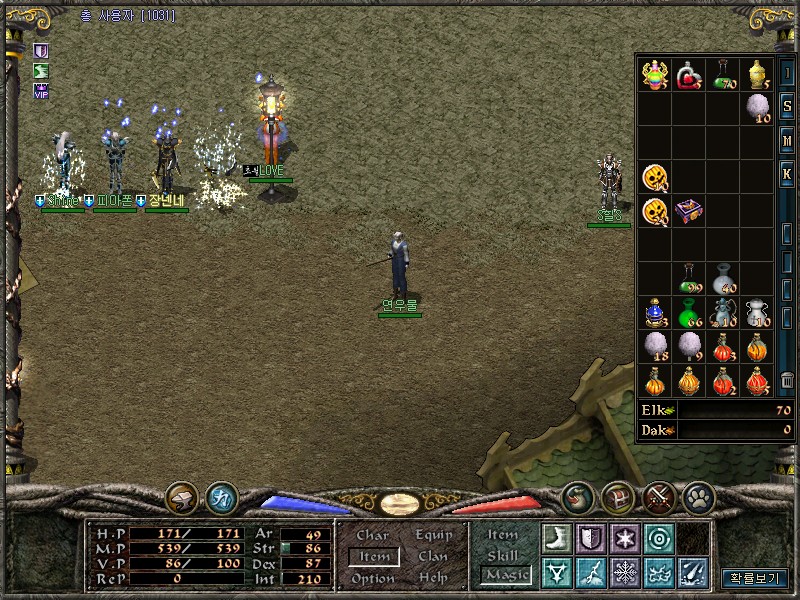The image size is (800, 600).
Task: Open the Help menu
Action: click(433, 579)
